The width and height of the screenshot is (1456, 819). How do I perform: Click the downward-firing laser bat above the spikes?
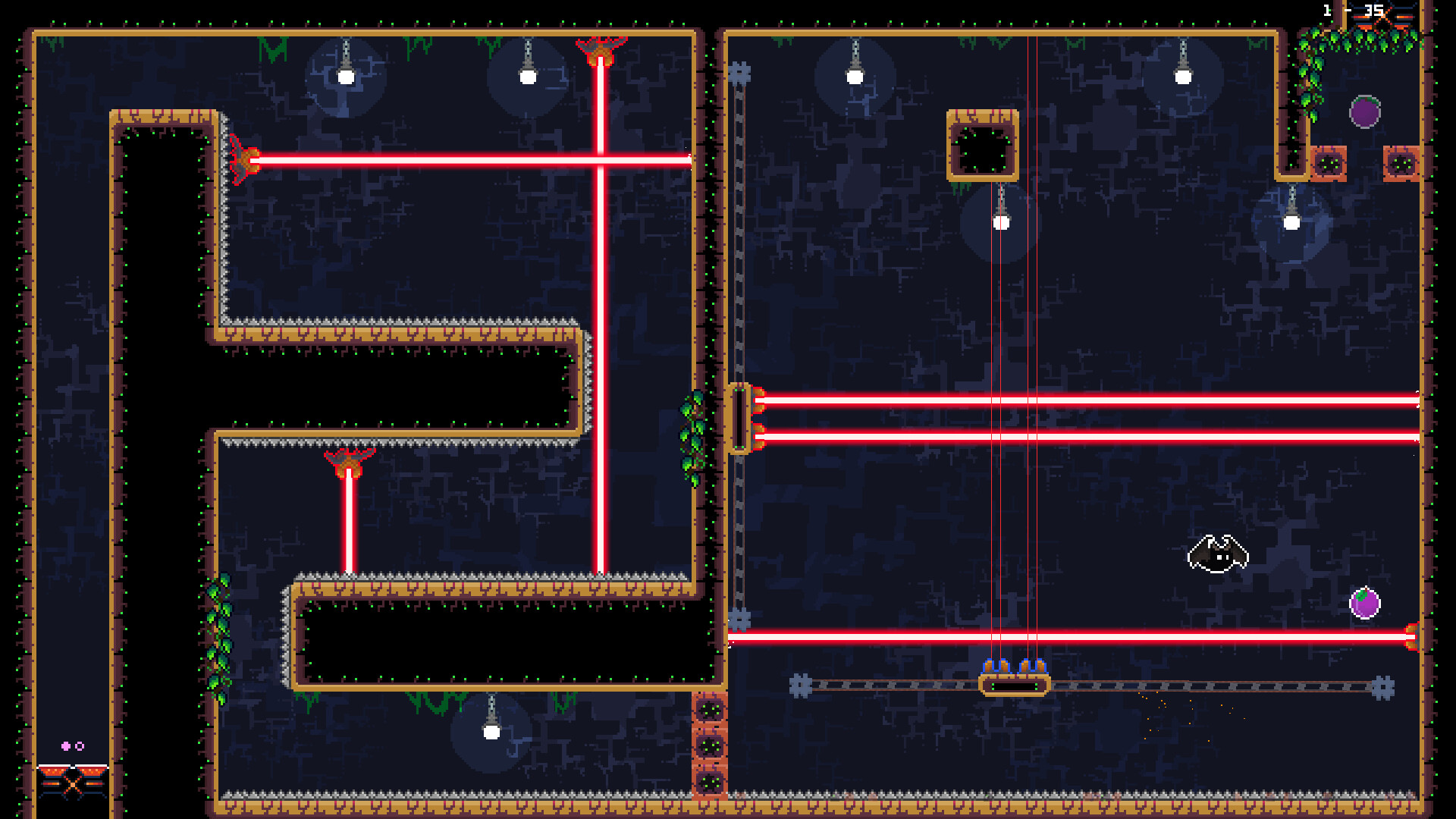[x=349, y=461]
